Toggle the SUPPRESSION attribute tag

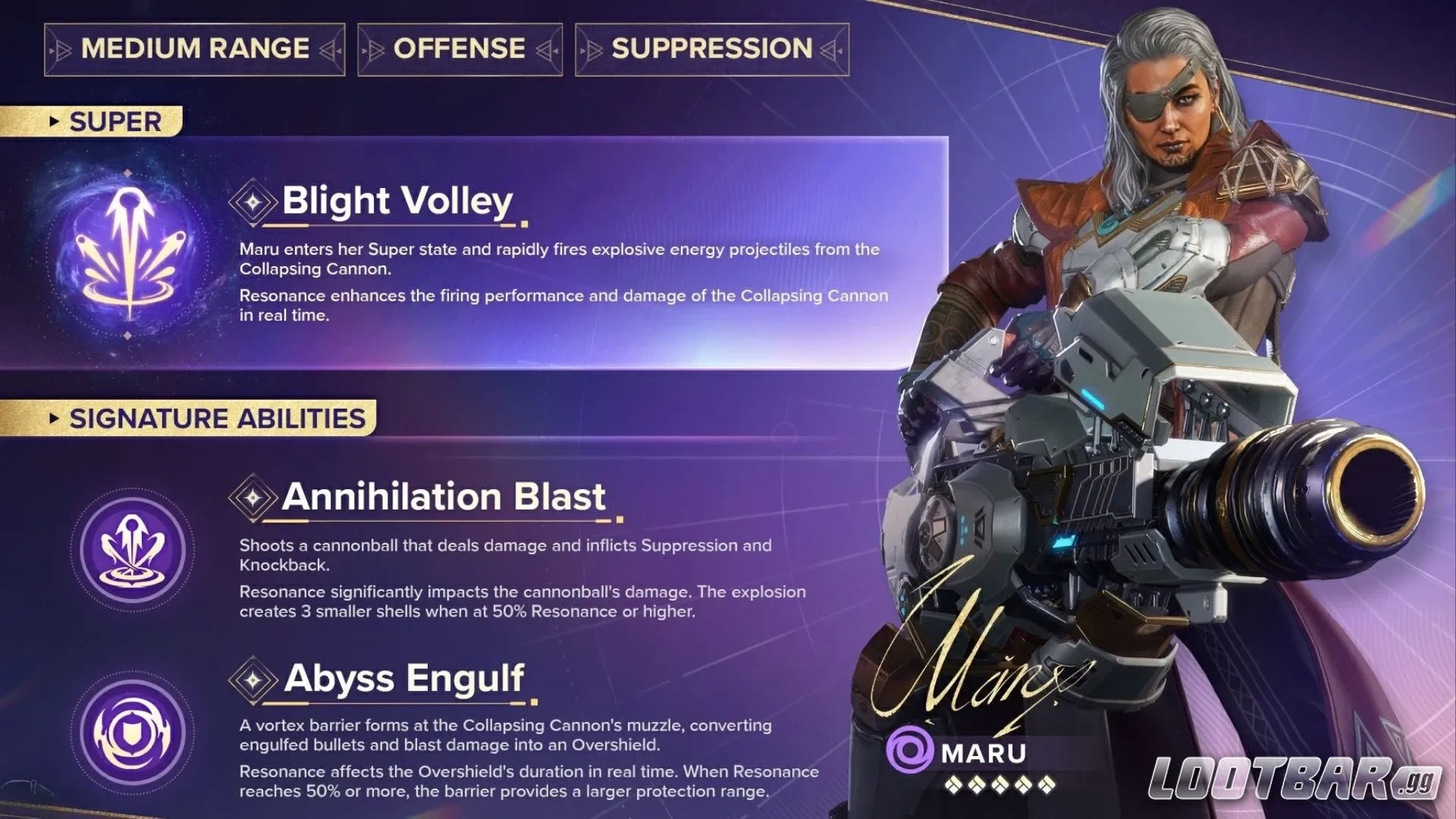(x=709, y=49)
